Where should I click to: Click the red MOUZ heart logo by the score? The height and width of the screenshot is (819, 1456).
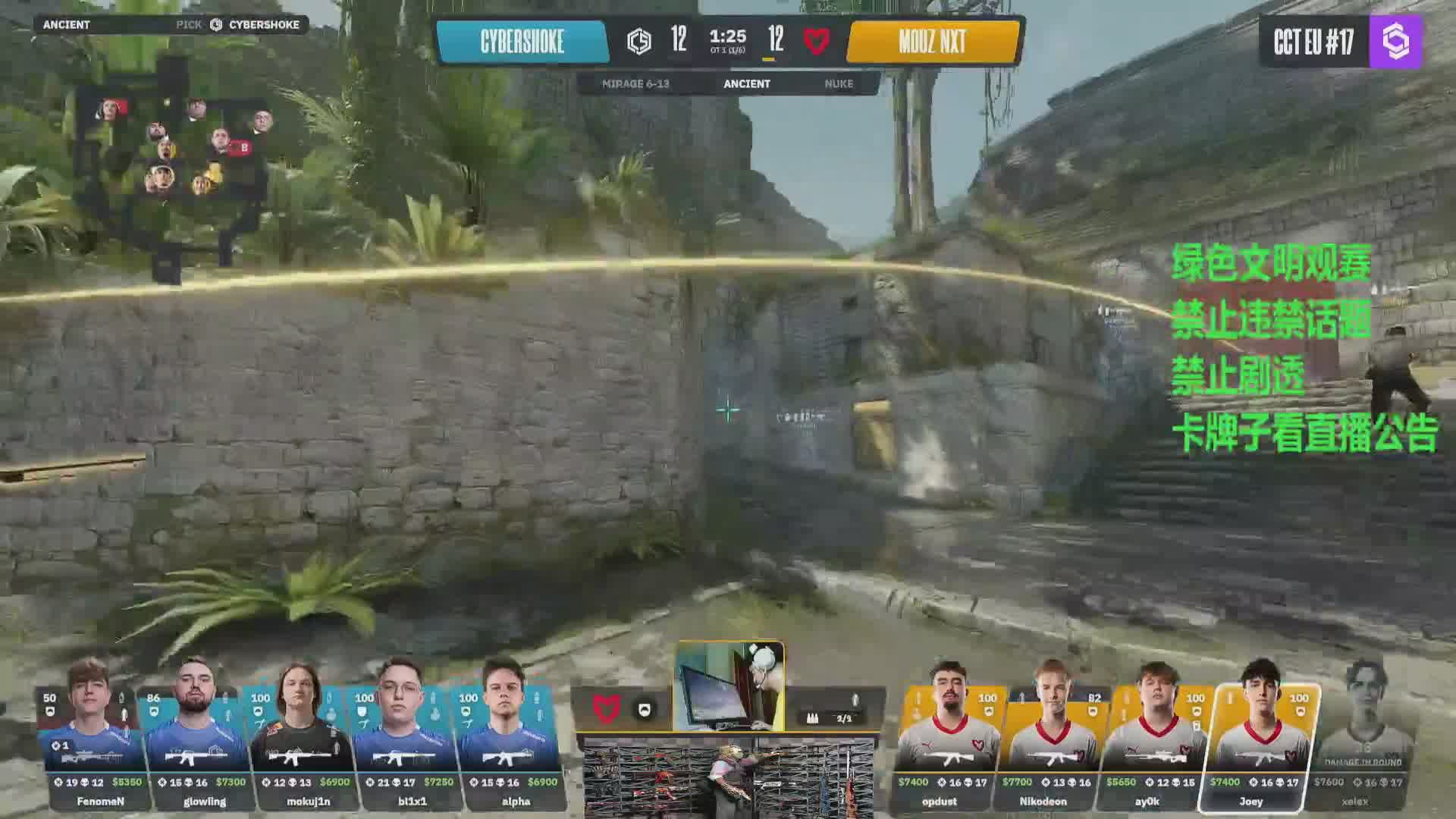click(817, 41)
